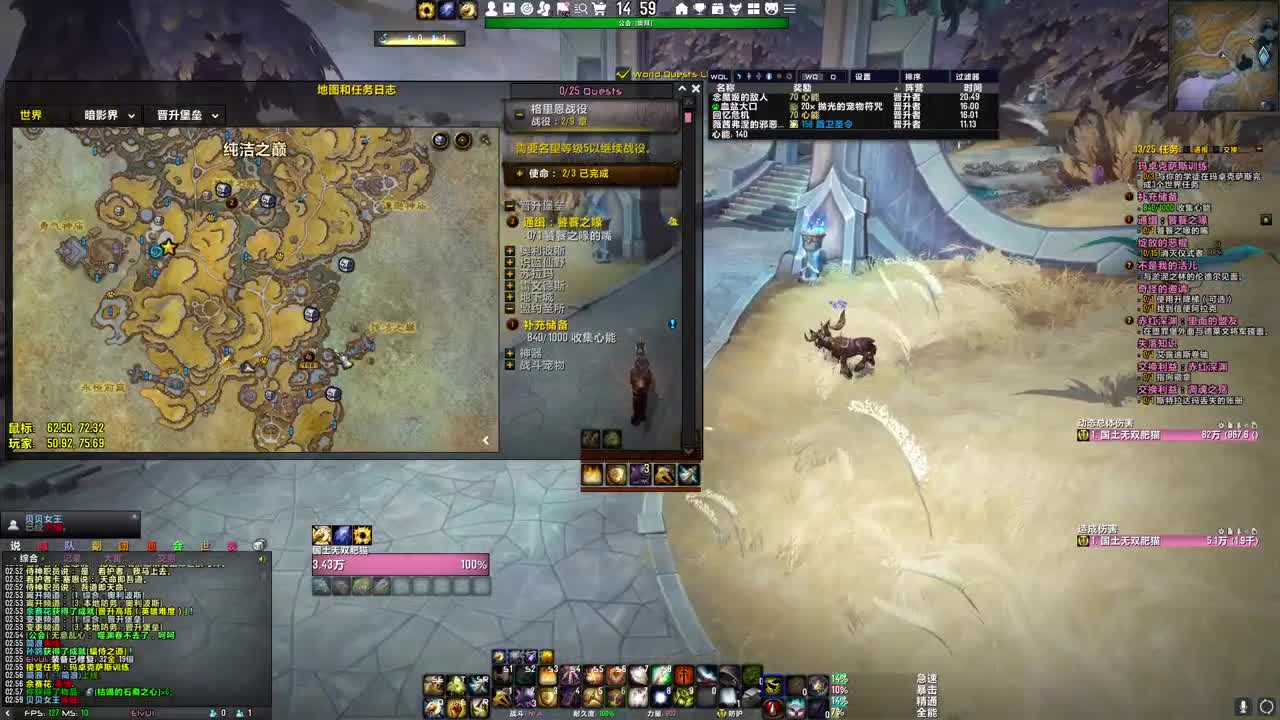Image resolution: width=1280 pixels, height=720 pixels.
Task: Open the pet collections icon on top bar
Action: click(771, 9)
